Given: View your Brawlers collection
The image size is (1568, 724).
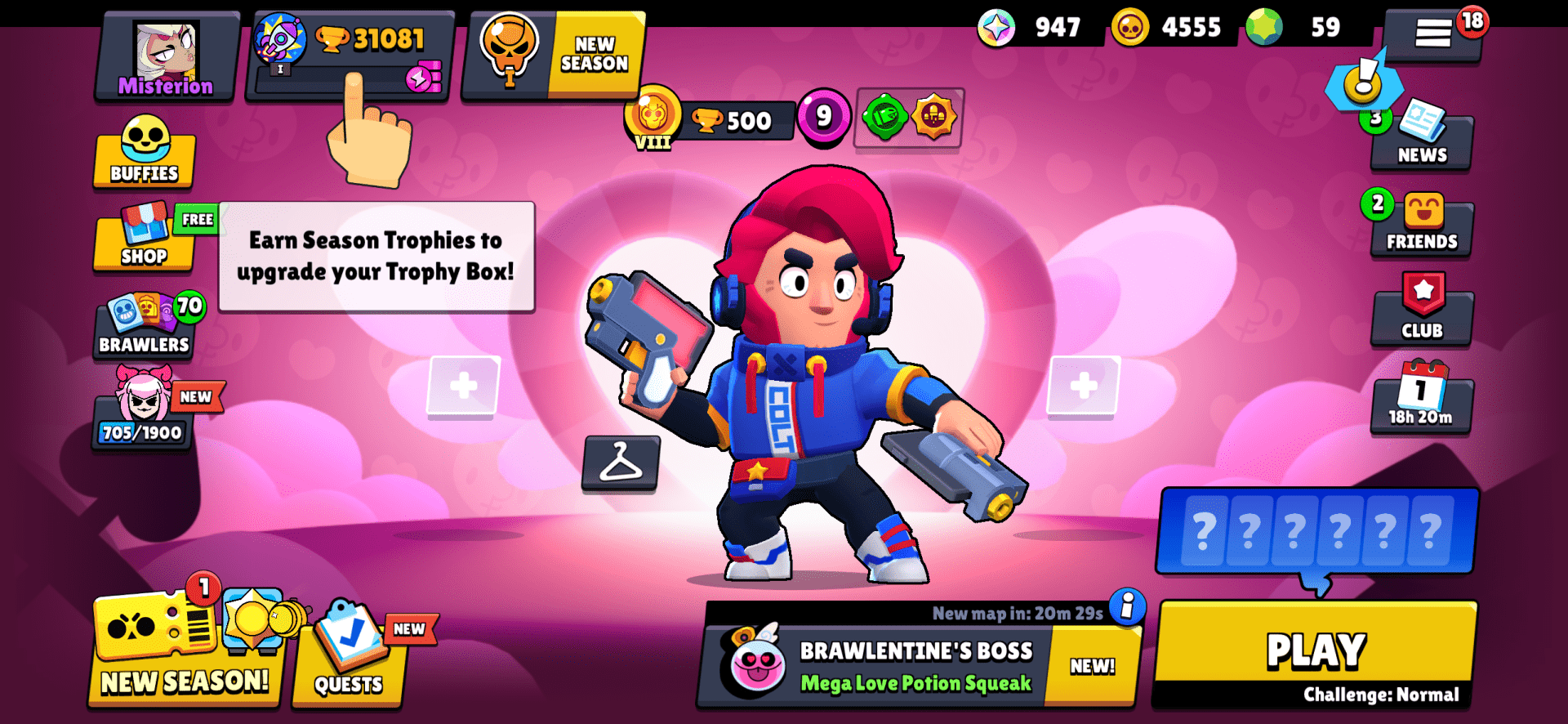Looking at the screenshot, I should point(144,327).
